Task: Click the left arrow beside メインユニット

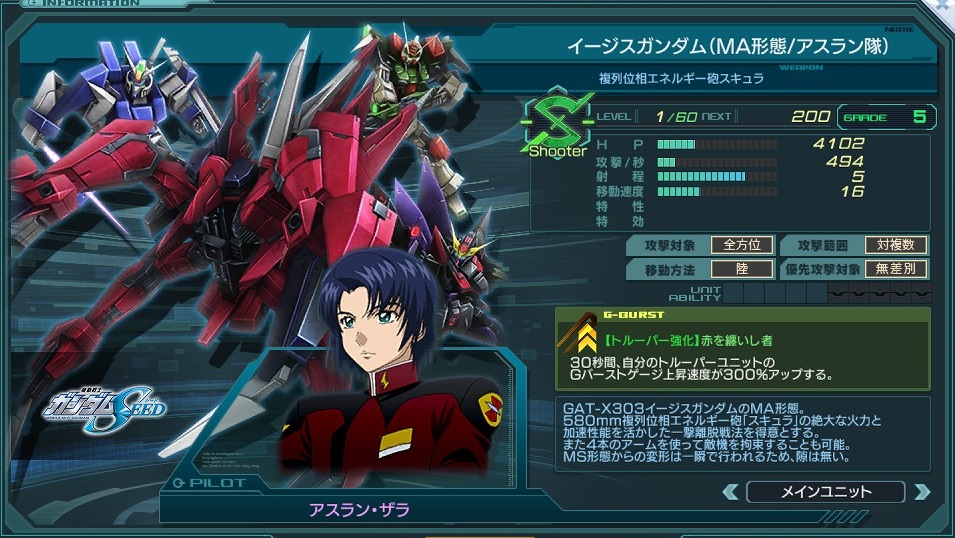Action: [732, 492]
